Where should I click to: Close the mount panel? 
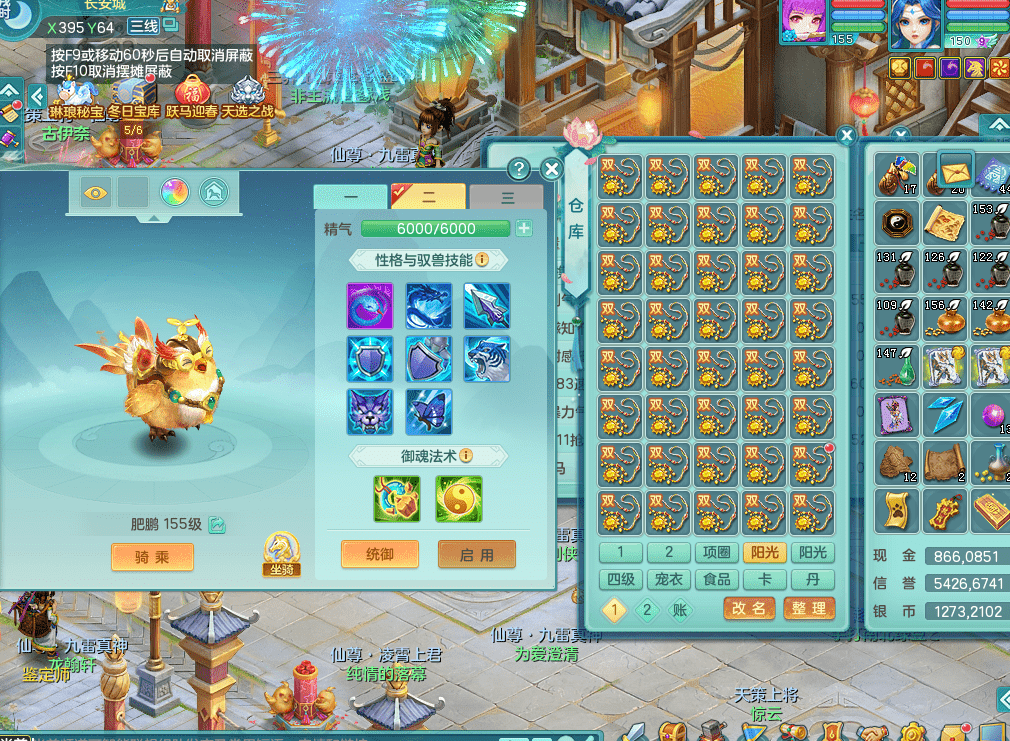click(551, 170)
